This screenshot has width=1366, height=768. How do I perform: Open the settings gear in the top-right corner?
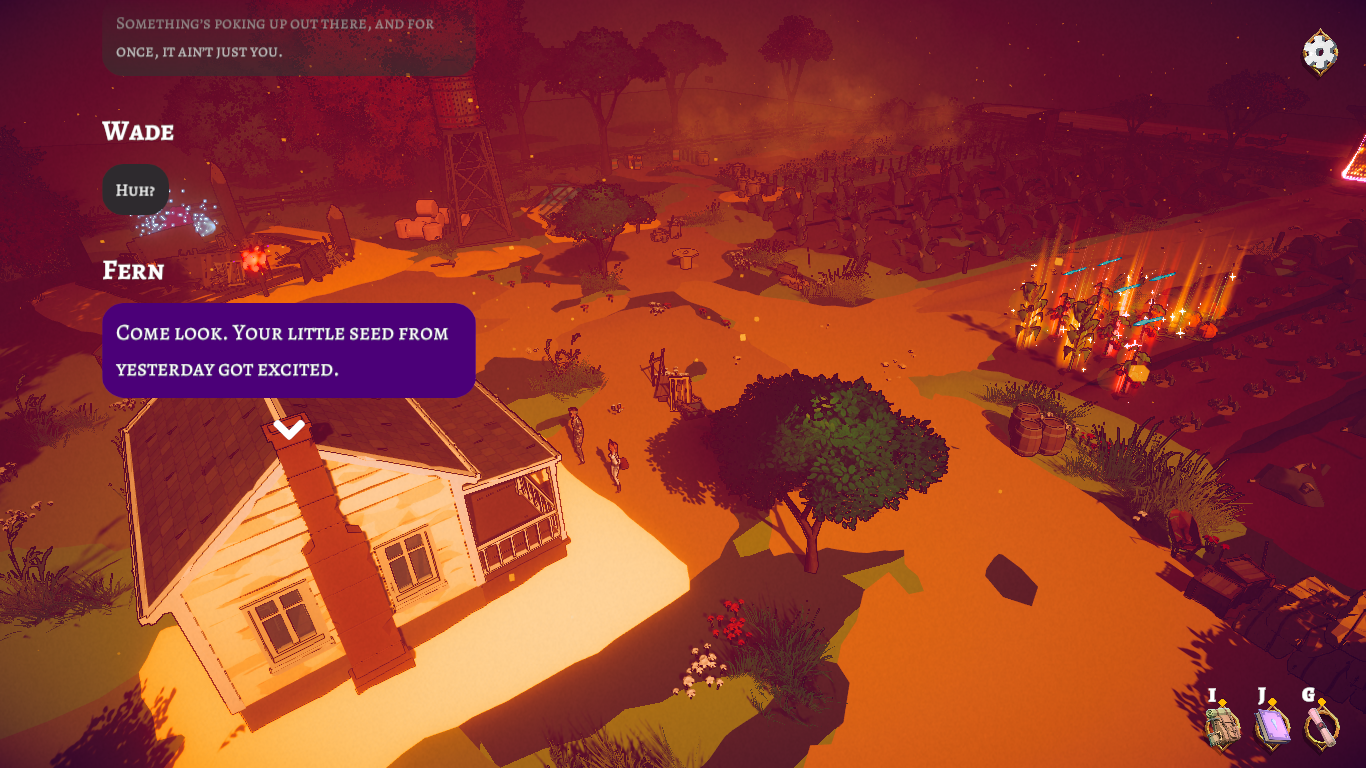pyautogui.click(x=1318, y=48)
